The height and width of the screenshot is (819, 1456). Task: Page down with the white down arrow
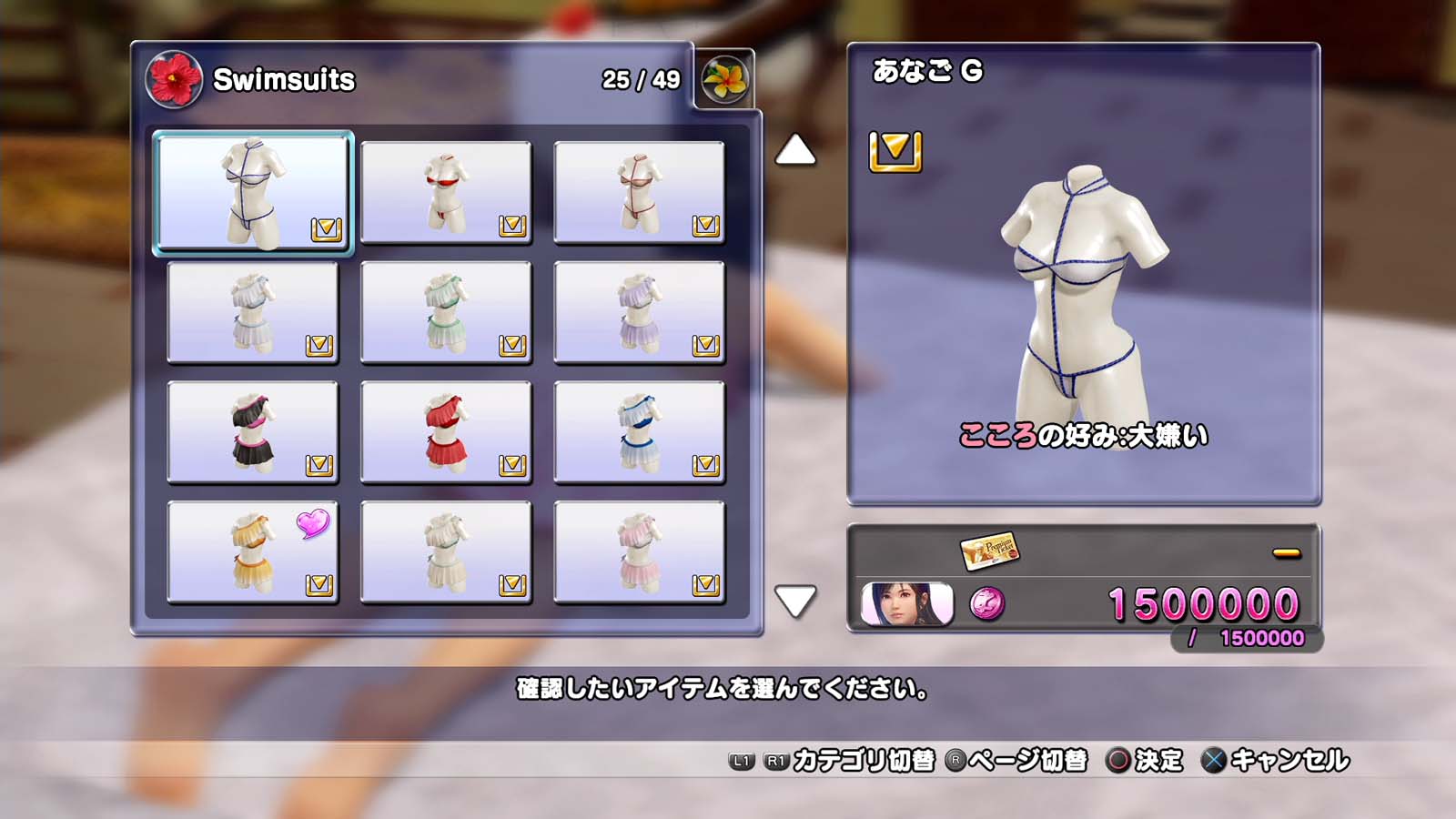tap(795, 601)
